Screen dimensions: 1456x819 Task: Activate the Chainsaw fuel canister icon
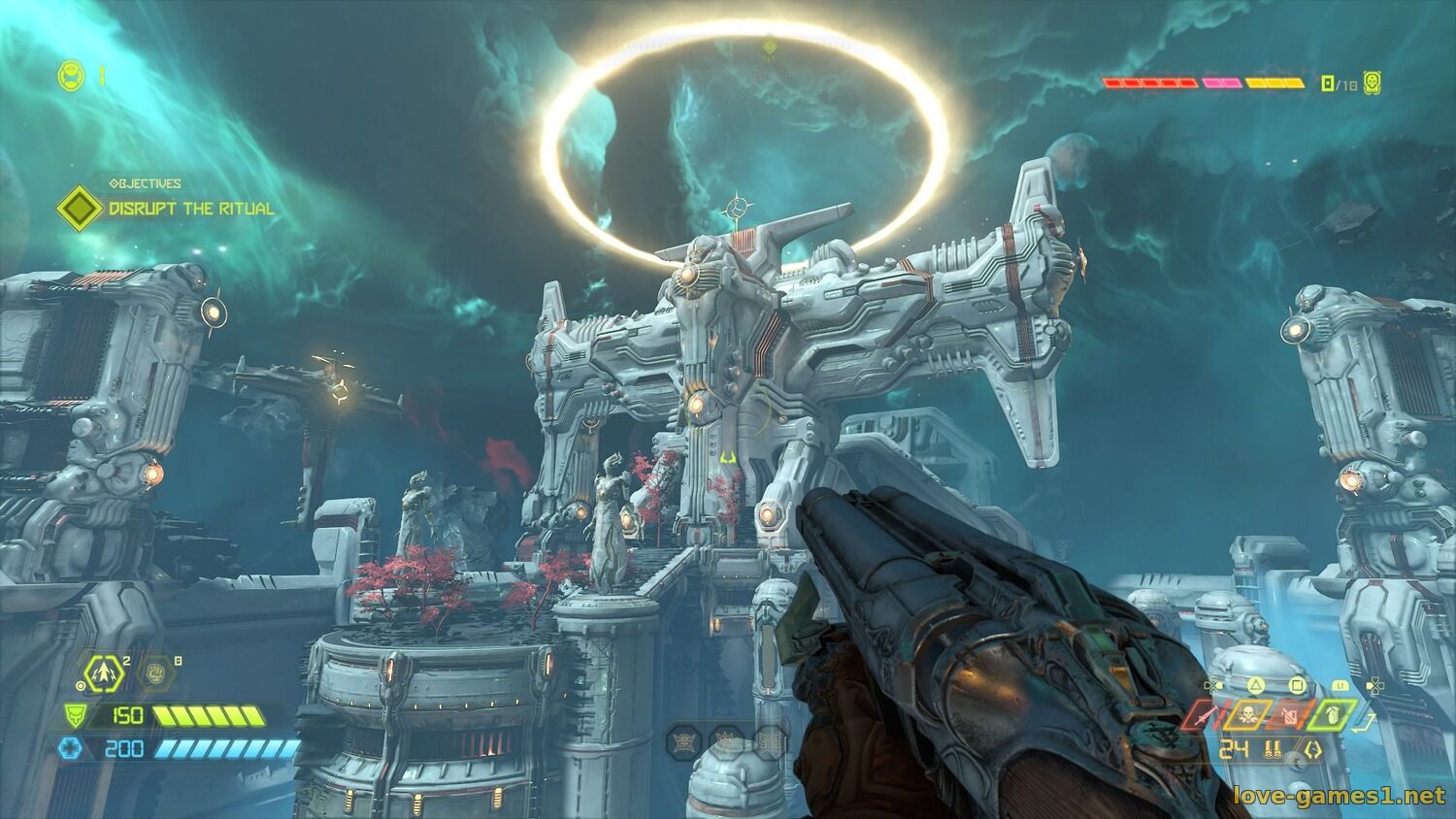pyautogui.click(x=1289, y=716)
